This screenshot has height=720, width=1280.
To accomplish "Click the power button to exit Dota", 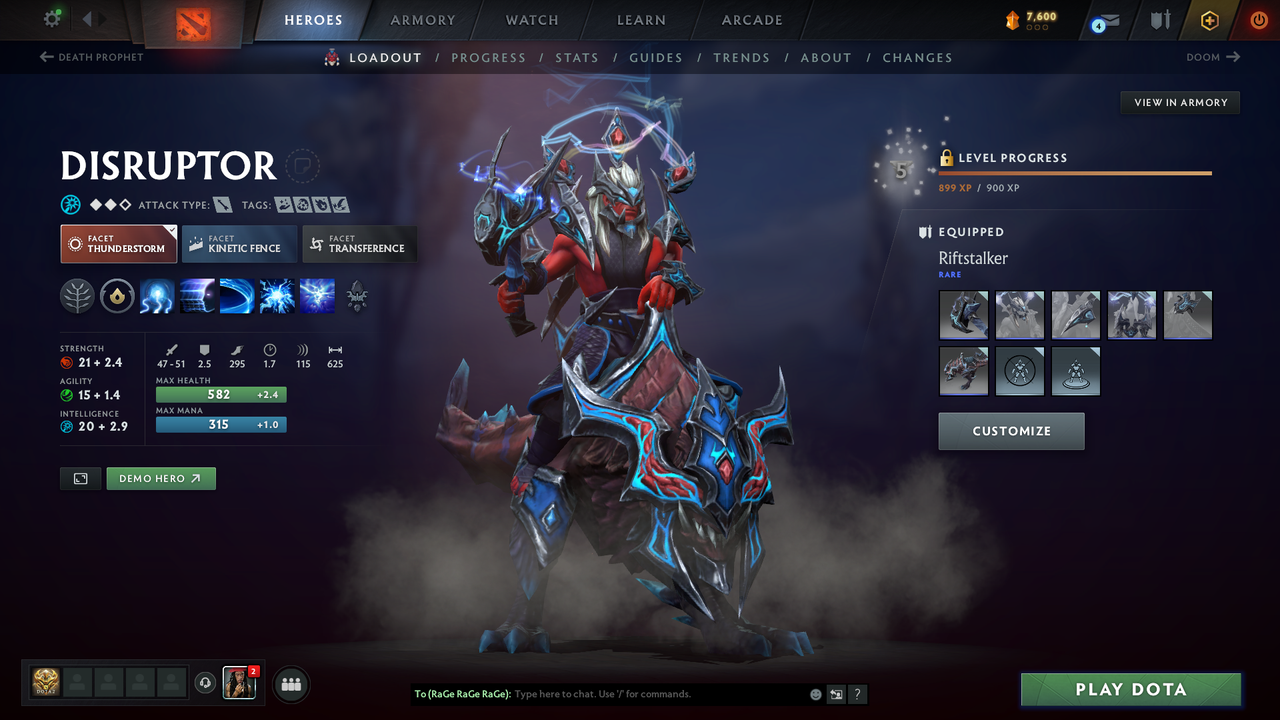I will tap(1258, 20).
